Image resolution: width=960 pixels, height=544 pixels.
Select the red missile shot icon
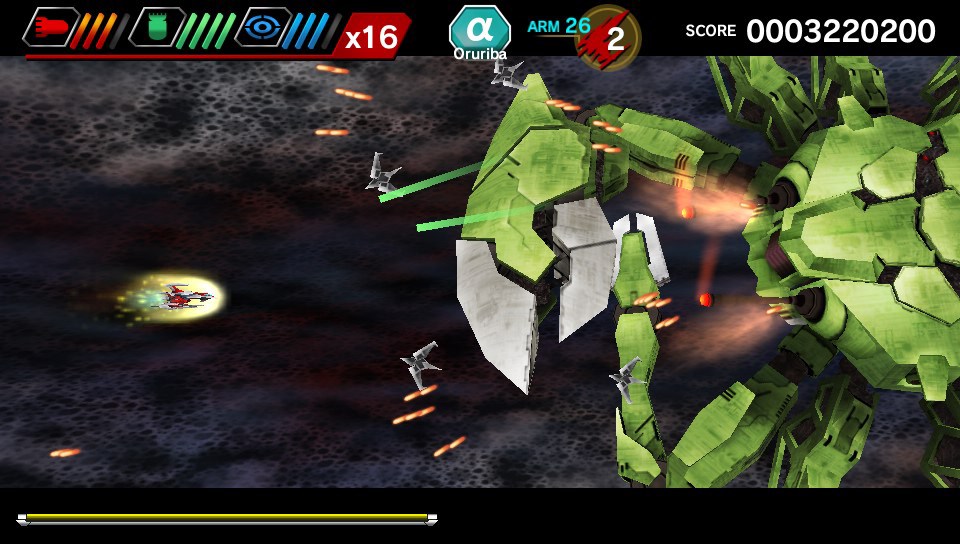coord(52,28)
